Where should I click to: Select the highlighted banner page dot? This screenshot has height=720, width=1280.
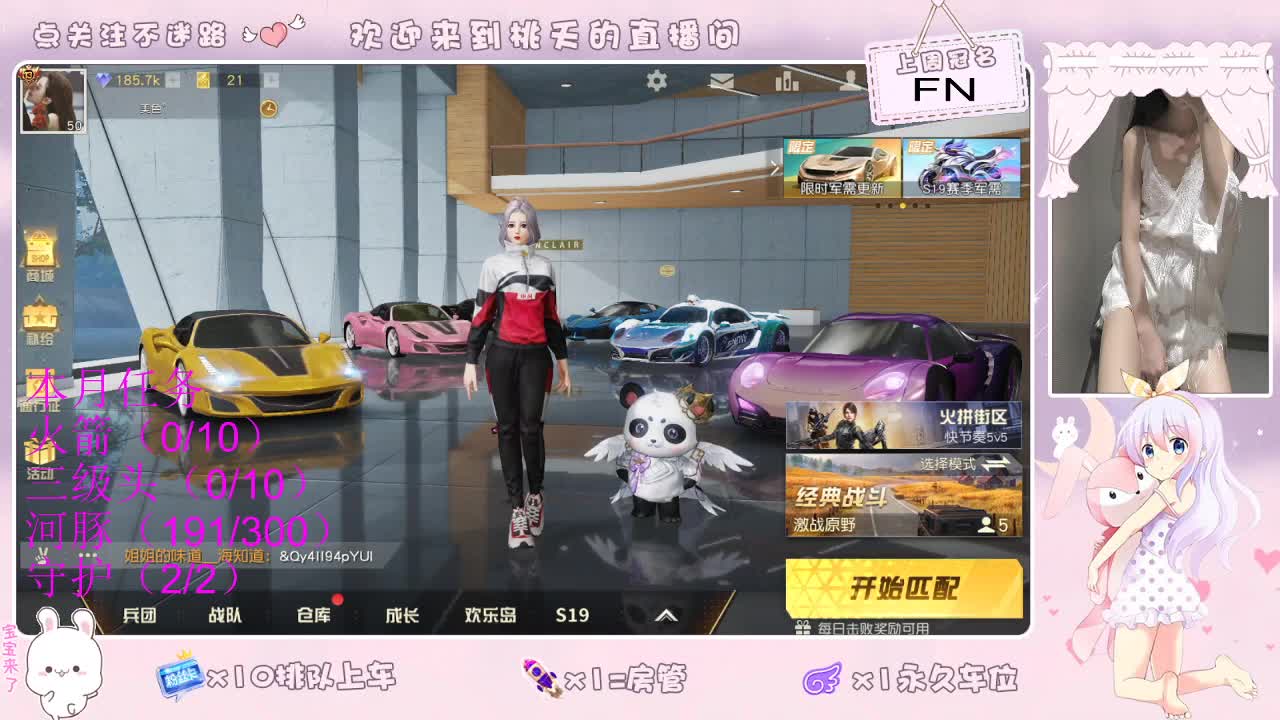point(902,206)
